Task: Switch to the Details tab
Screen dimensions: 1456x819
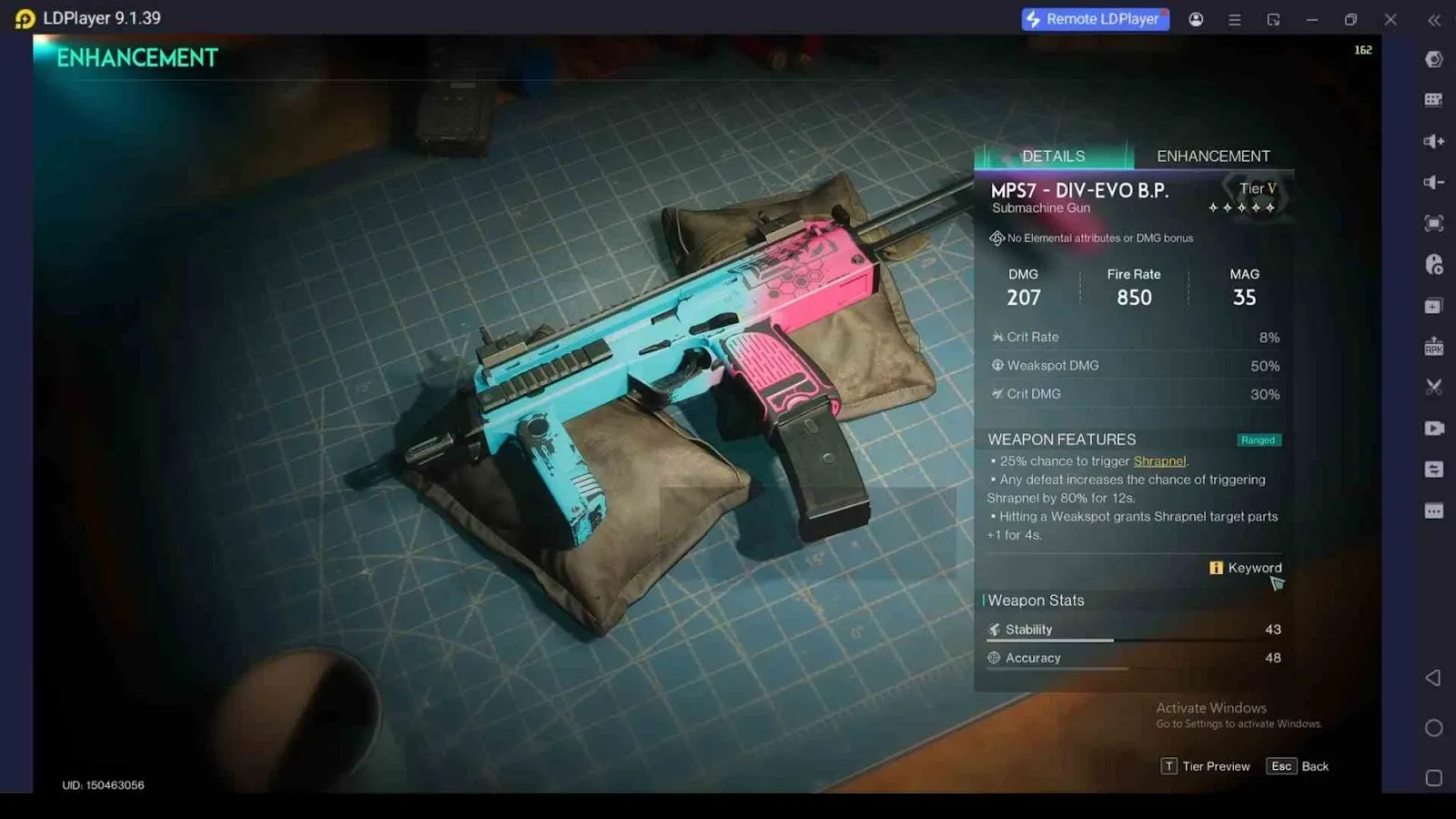Action: pos(1053,156)
